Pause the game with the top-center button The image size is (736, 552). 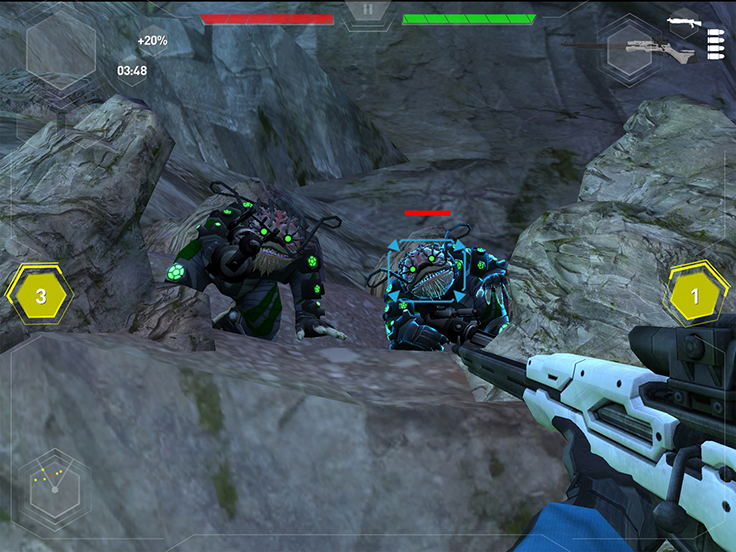[x=367, y=11]
